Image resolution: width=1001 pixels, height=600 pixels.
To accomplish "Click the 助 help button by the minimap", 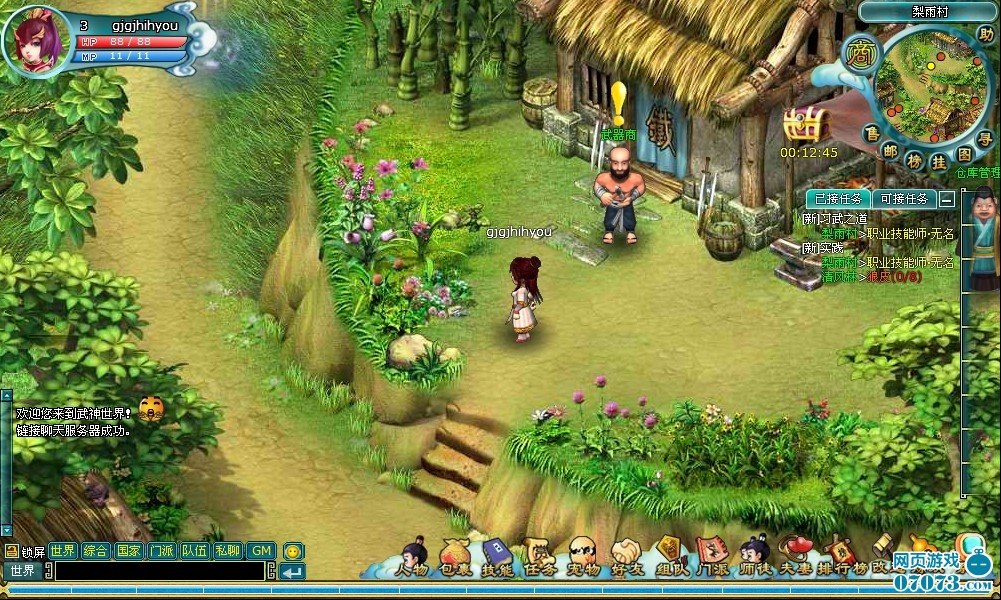I will pos(986,35).
